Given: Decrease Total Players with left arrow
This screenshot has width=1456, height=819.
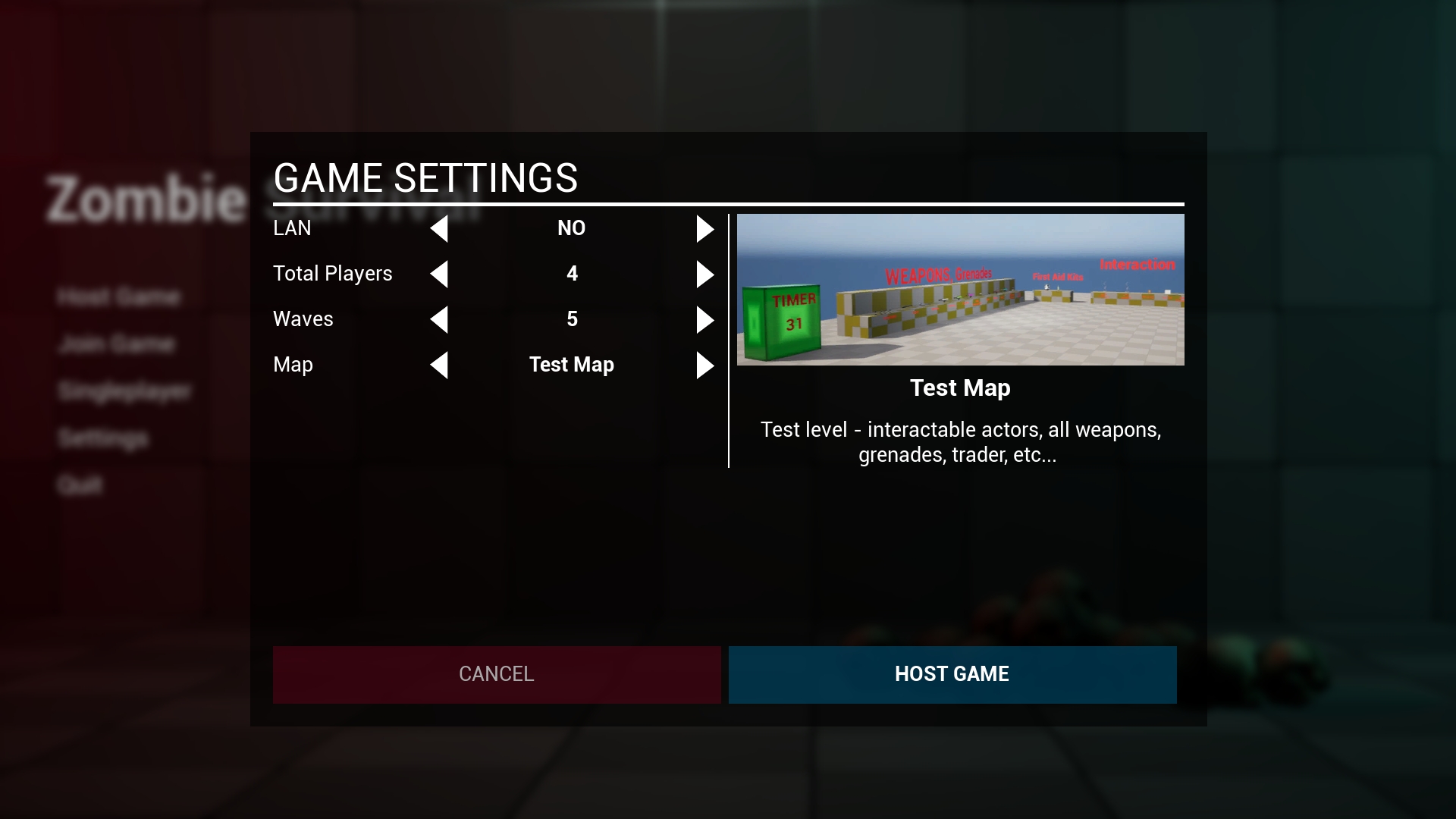Looking at the screenshot, I should 440,274.
